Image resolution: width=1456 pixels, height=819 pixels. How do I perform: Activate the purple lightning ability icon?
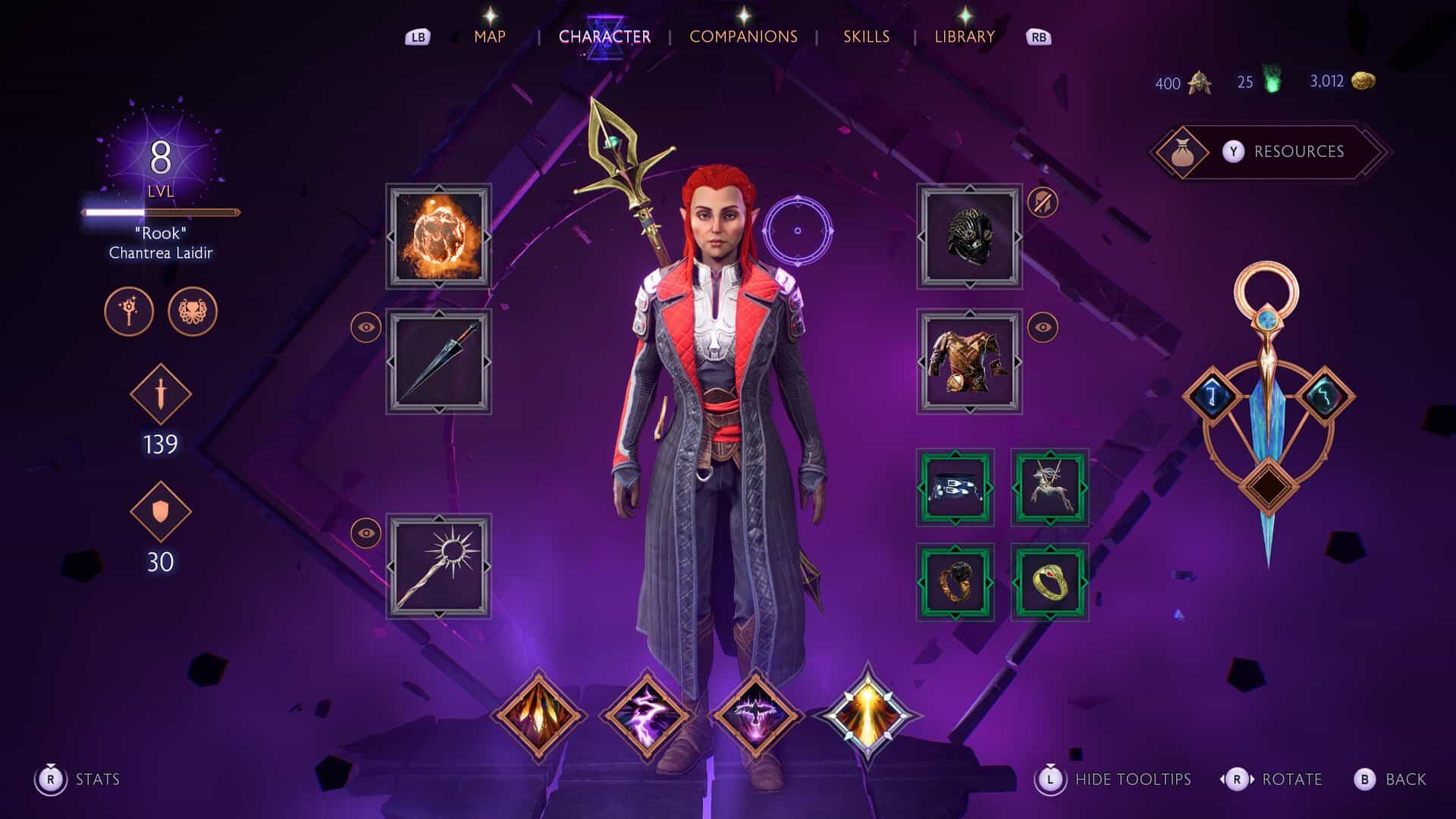(646, 714)
